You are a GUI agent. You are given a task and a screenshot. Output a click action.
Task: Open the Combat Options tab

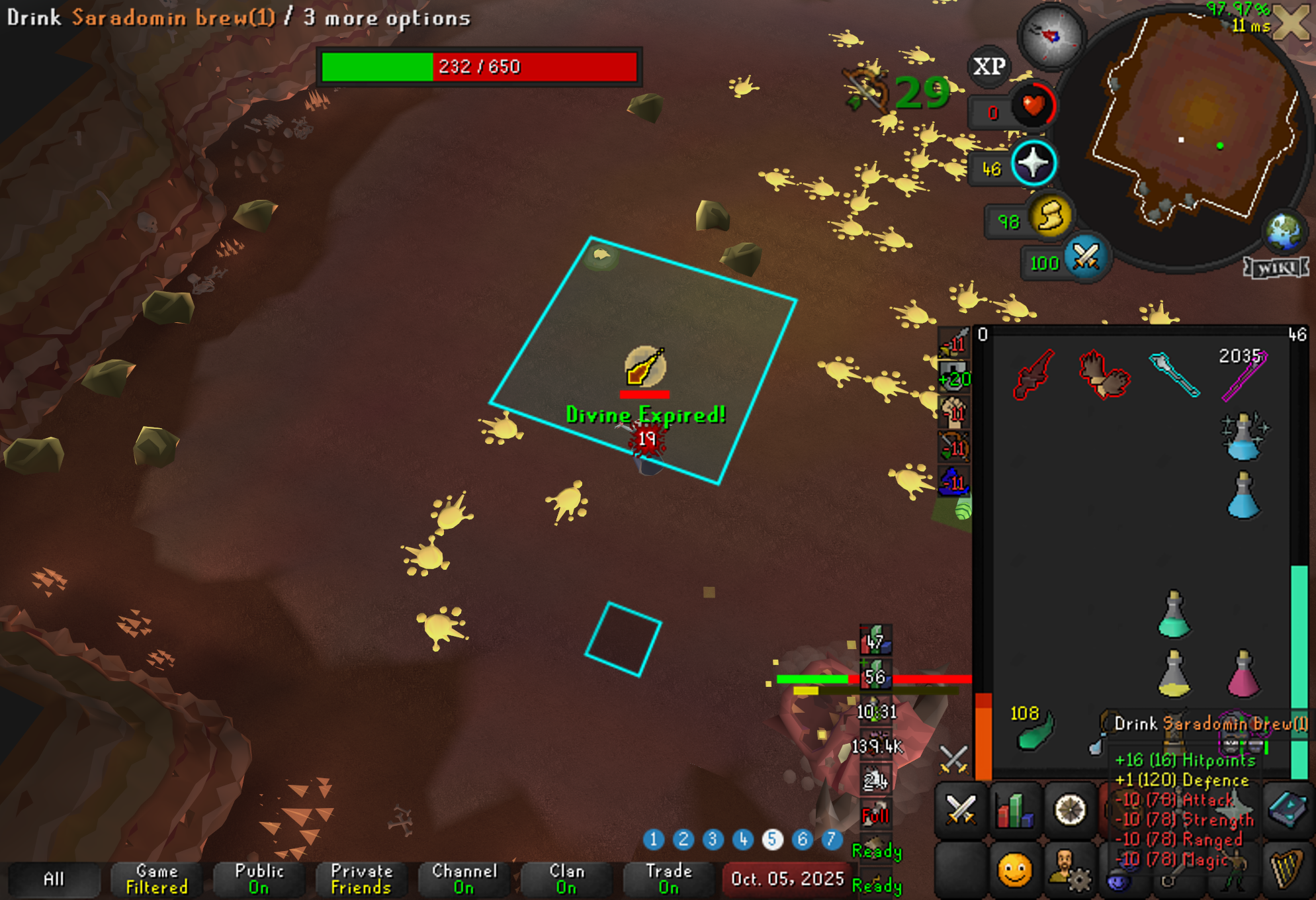coord(961,809)
